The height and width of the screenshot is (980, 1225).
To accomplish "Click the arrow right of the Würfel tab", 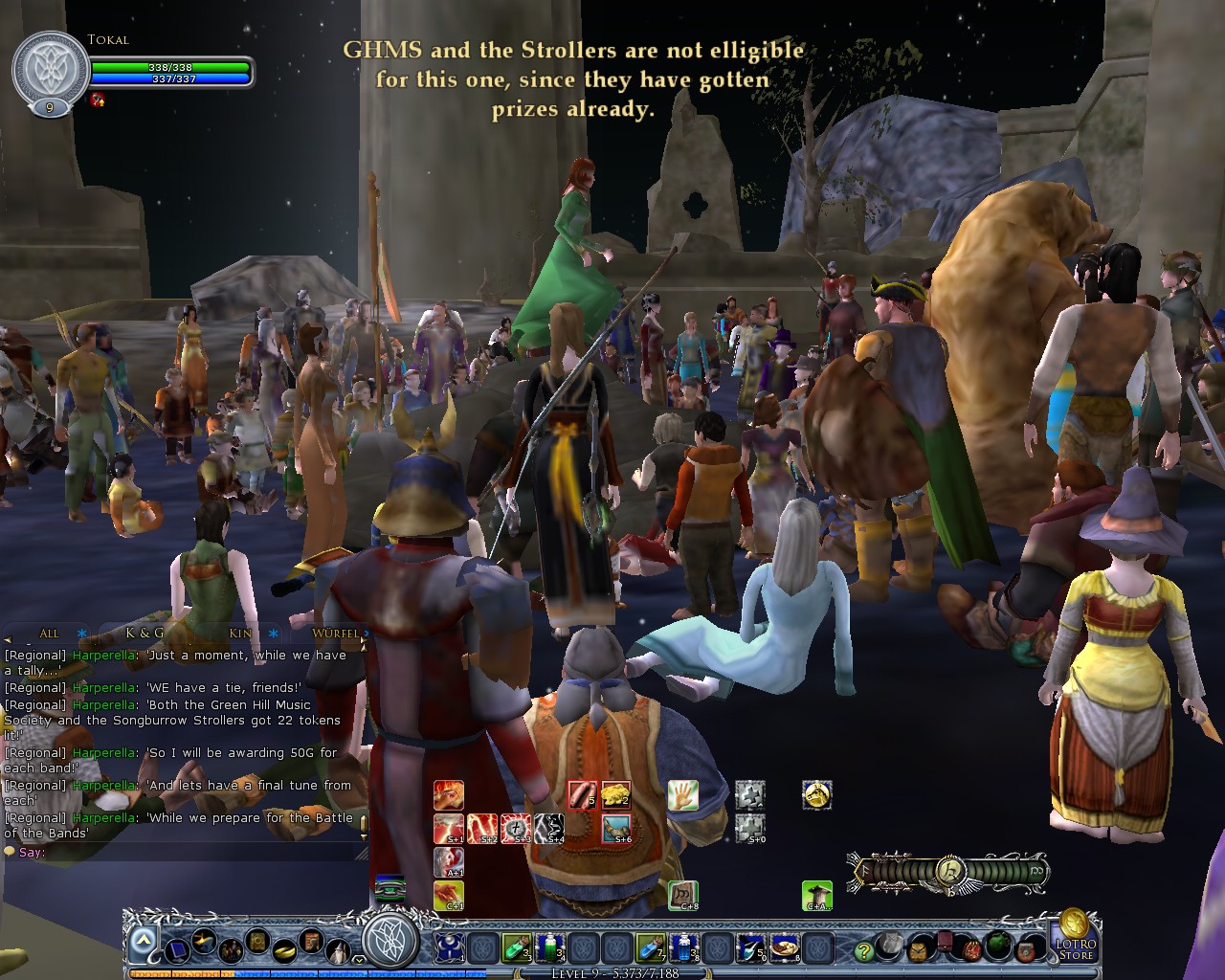I will coord(364,639).
